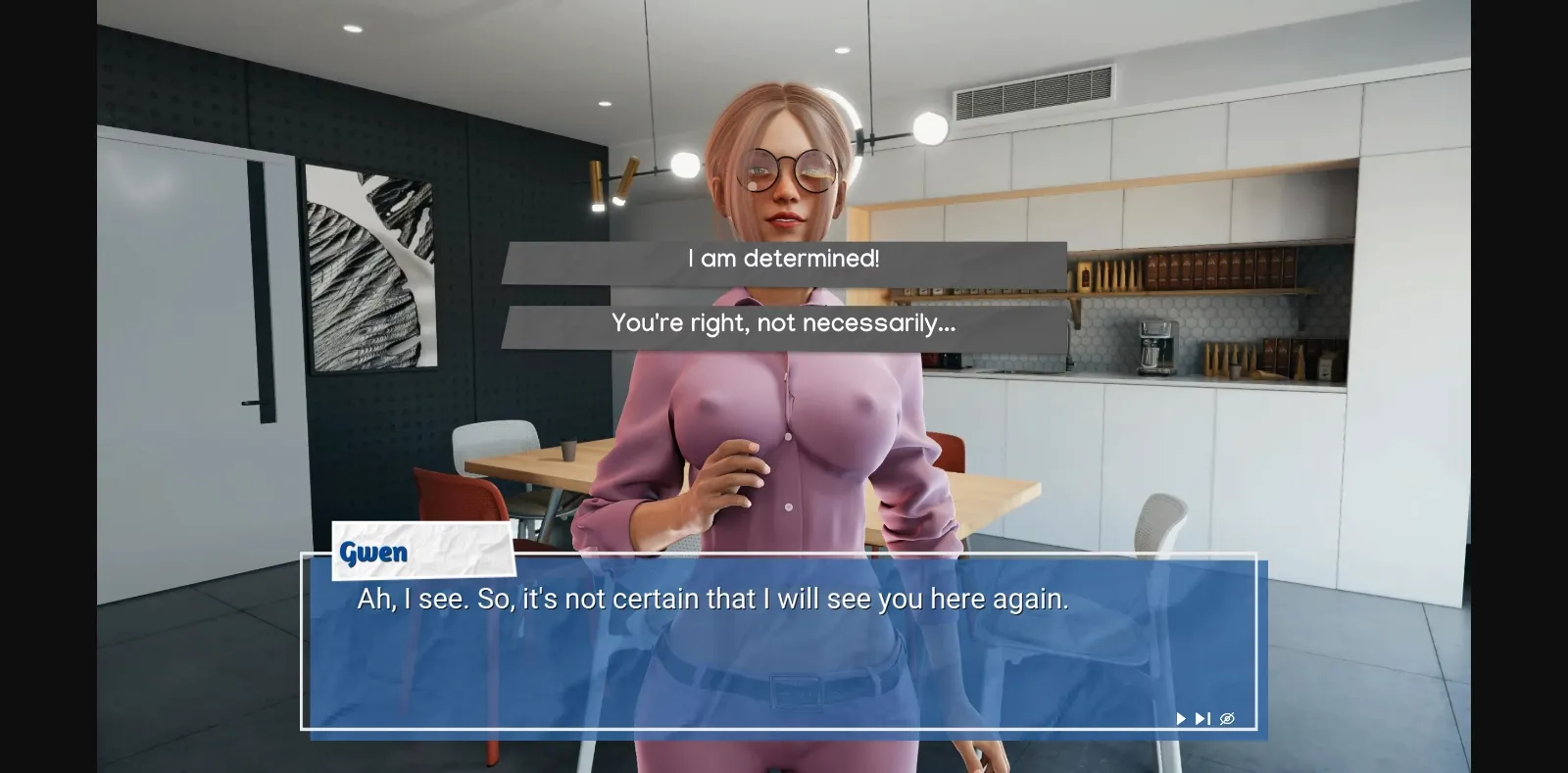
Task: Choose the response 'I am determined!'
Action: point(784,259)
